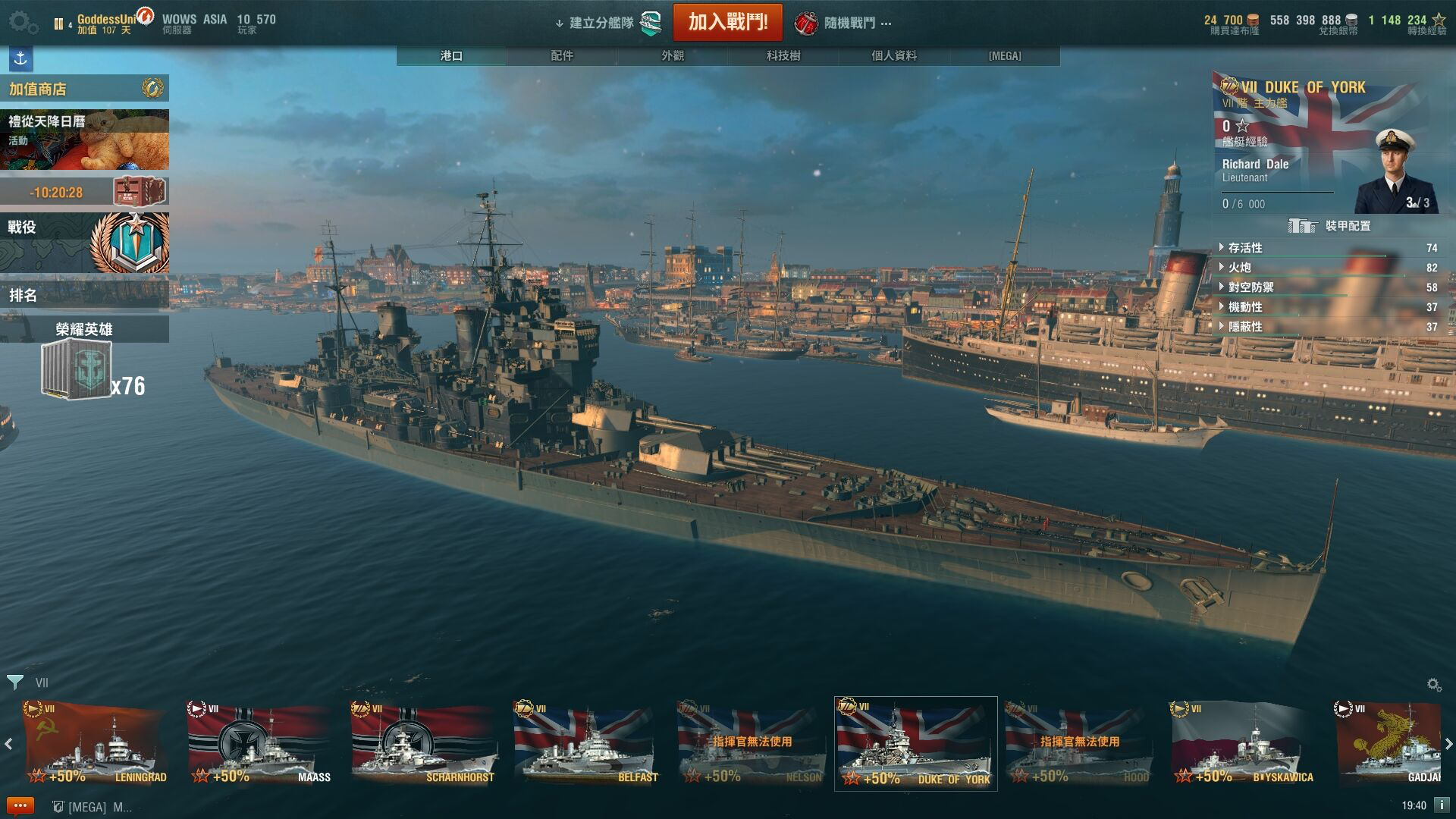Open the 外觀 exterior tab
Image resolution: width=1456 pixels, height=819 pixels.
coord(673,55)
